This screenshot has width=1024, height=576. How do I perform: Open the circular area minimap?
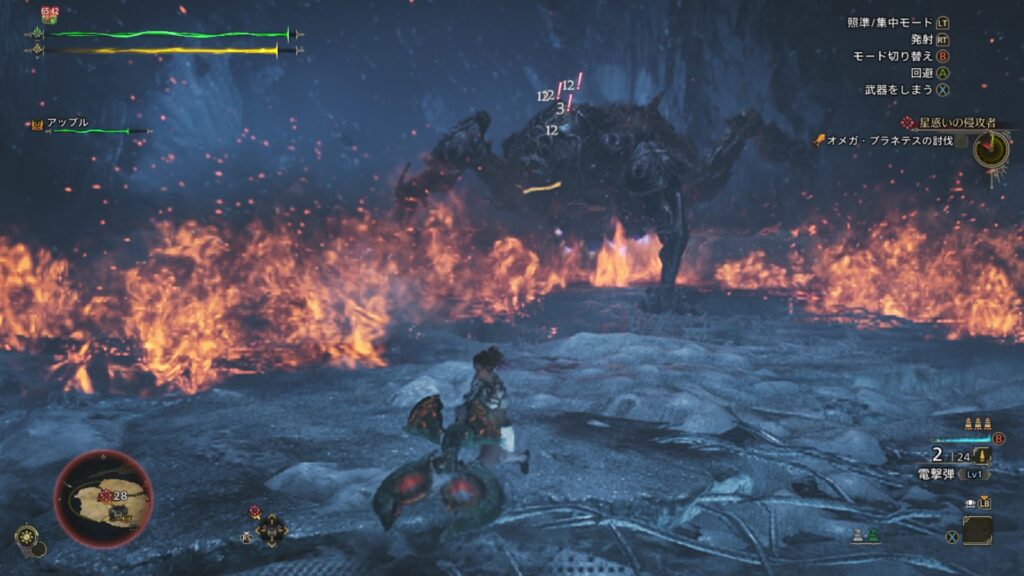(x=102, y=499)
